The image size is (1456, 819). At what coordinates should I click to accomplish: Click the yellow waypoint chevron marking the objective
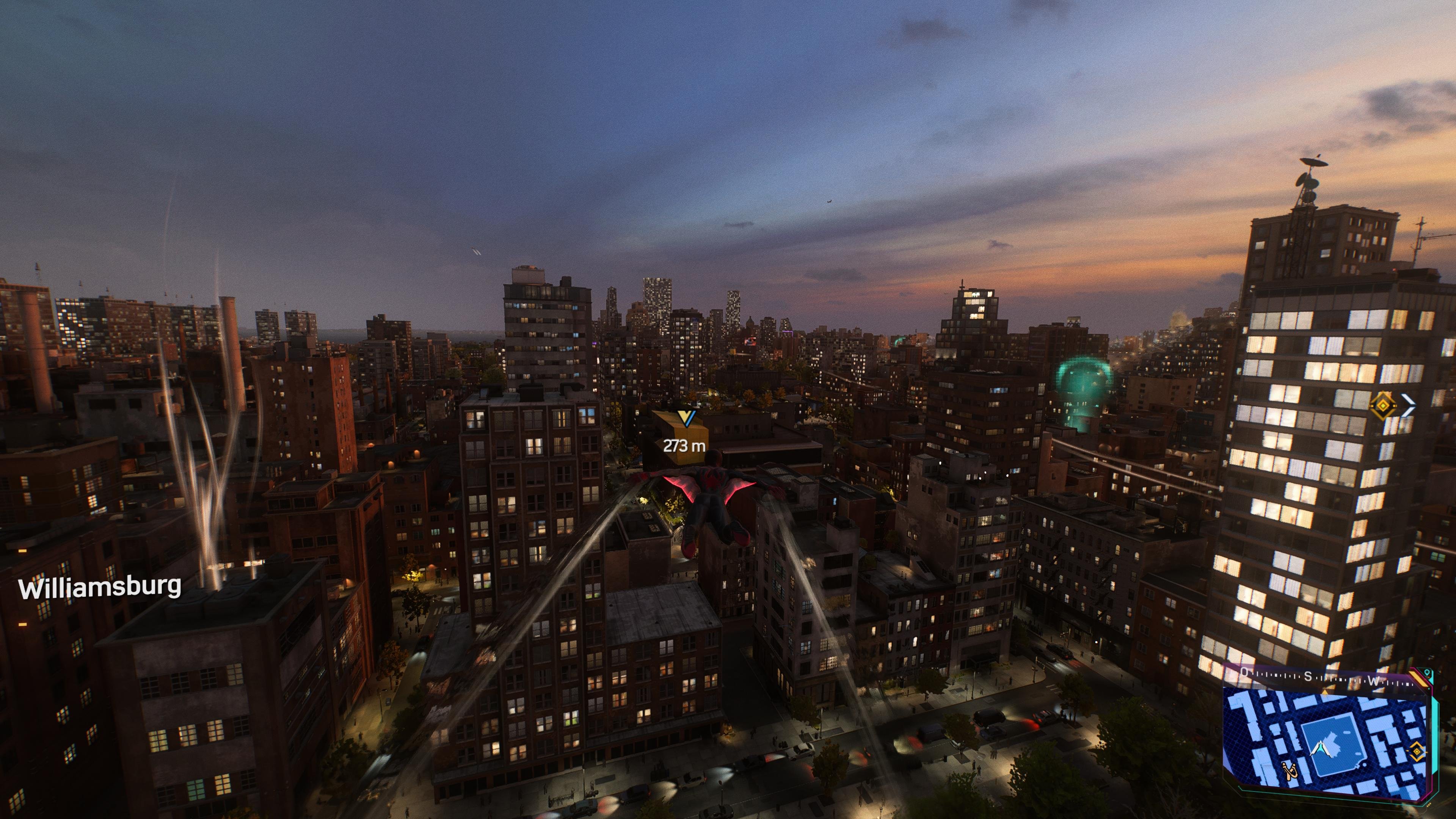pos(686,418)
